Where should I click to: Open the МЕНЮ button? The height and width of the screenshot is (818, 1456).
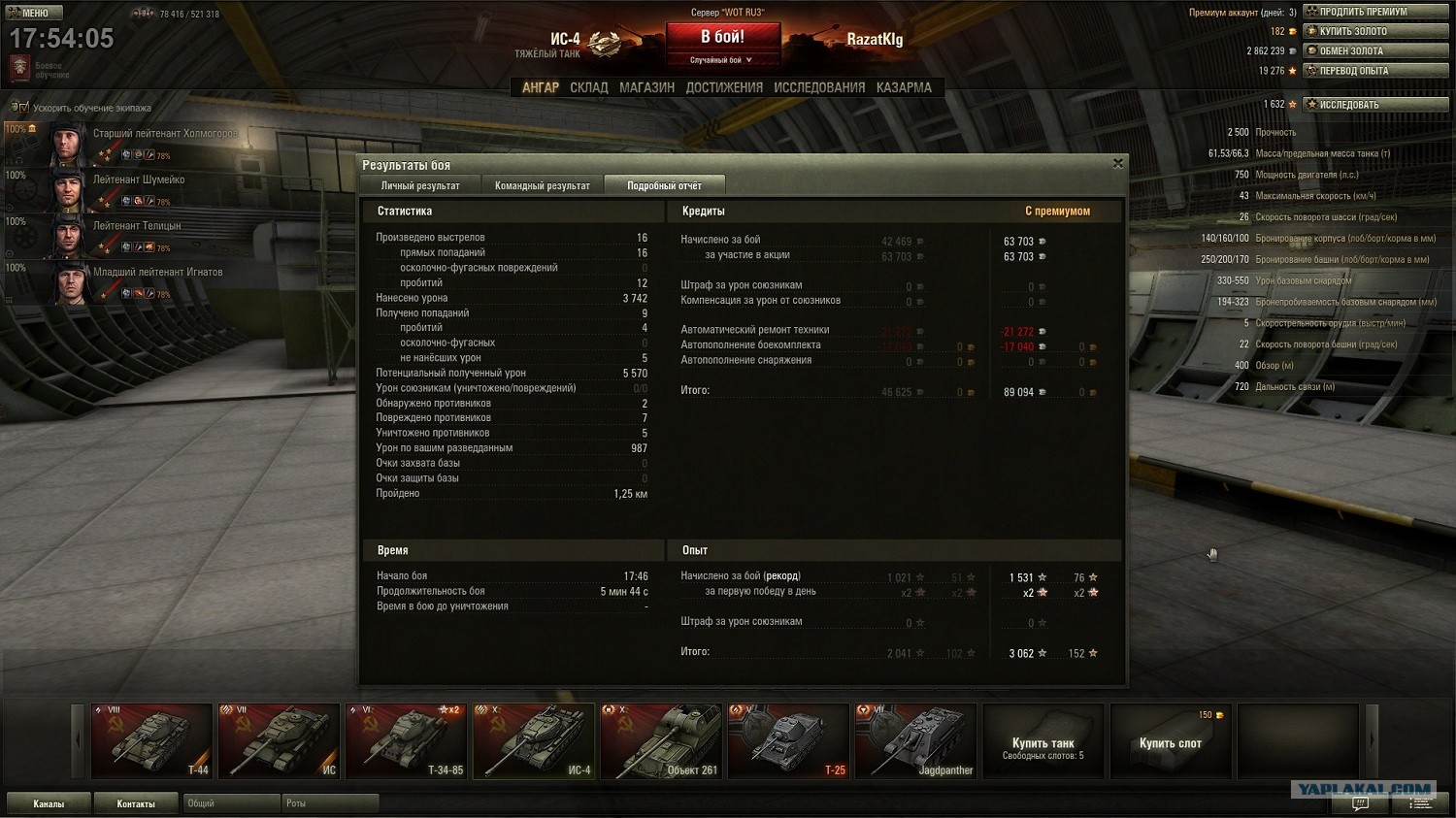tap(35, 13)
